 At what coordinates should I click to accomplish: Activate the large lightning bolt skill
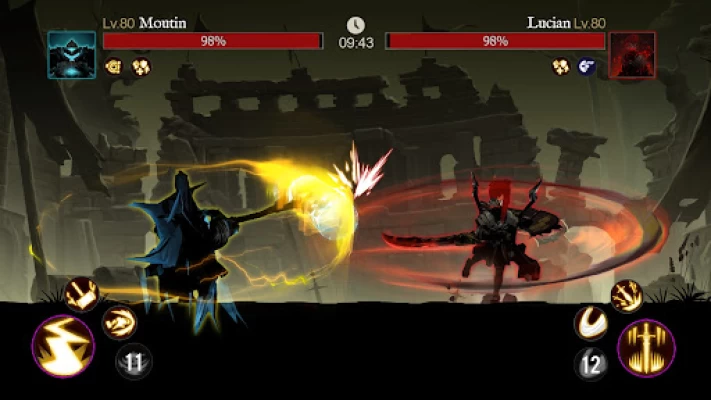pyautogui.click(x=63, y=346)
